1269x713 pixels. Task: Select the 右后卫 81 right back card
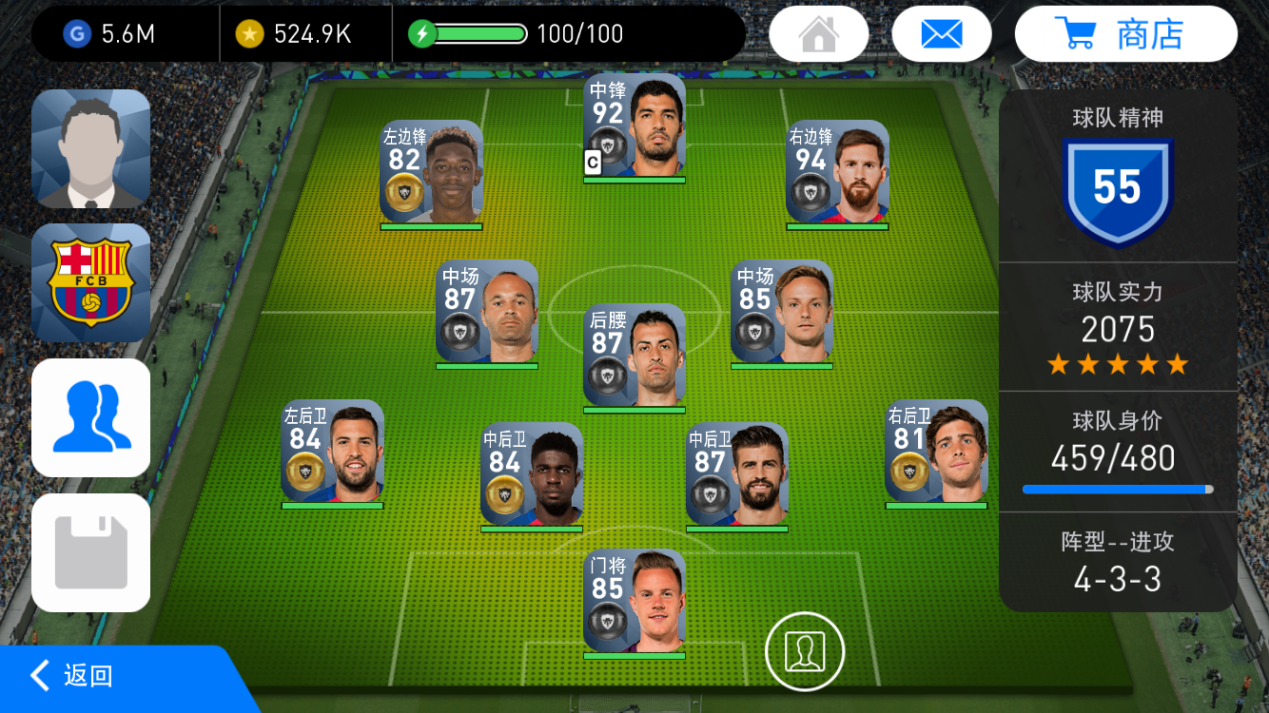[936, 452]
